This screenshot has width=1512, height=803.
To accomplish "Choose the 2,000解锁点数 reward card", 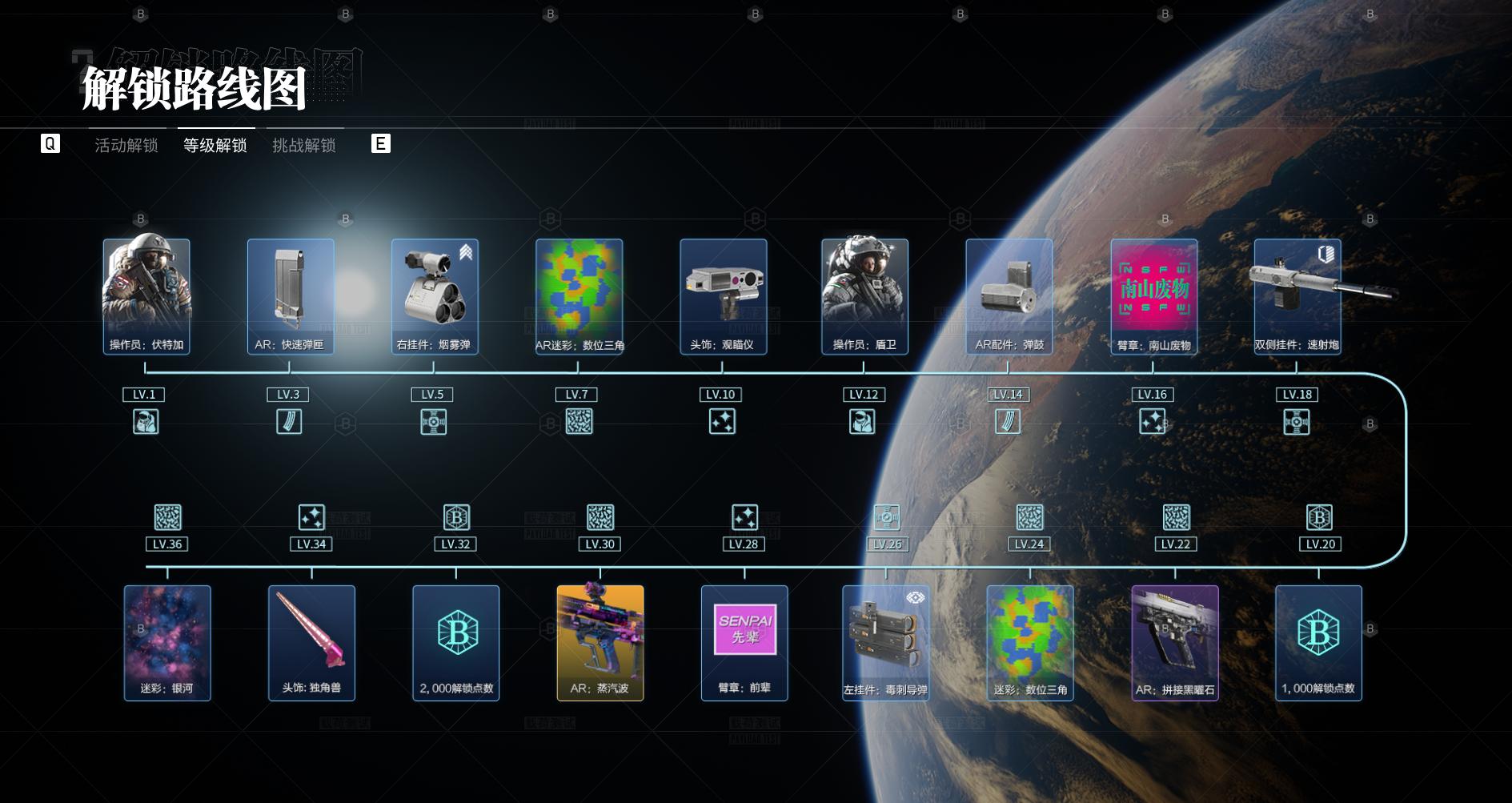I will point(456,643).
